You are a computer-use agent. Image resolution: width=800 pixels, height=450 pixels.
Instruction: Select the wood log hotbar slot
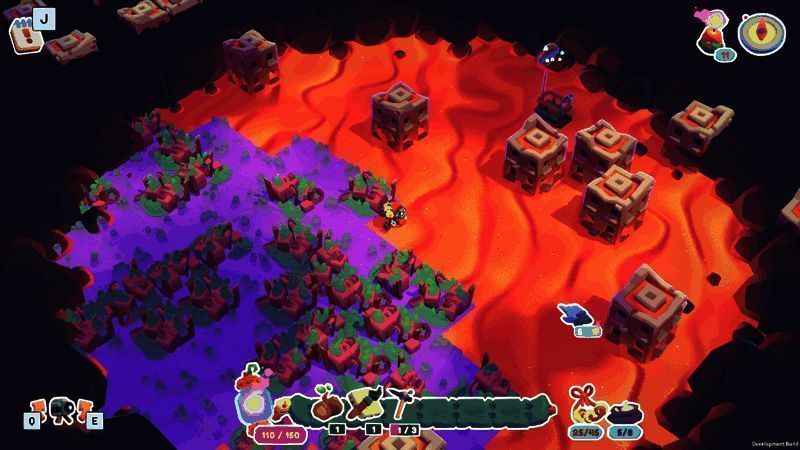click(326, 407)
